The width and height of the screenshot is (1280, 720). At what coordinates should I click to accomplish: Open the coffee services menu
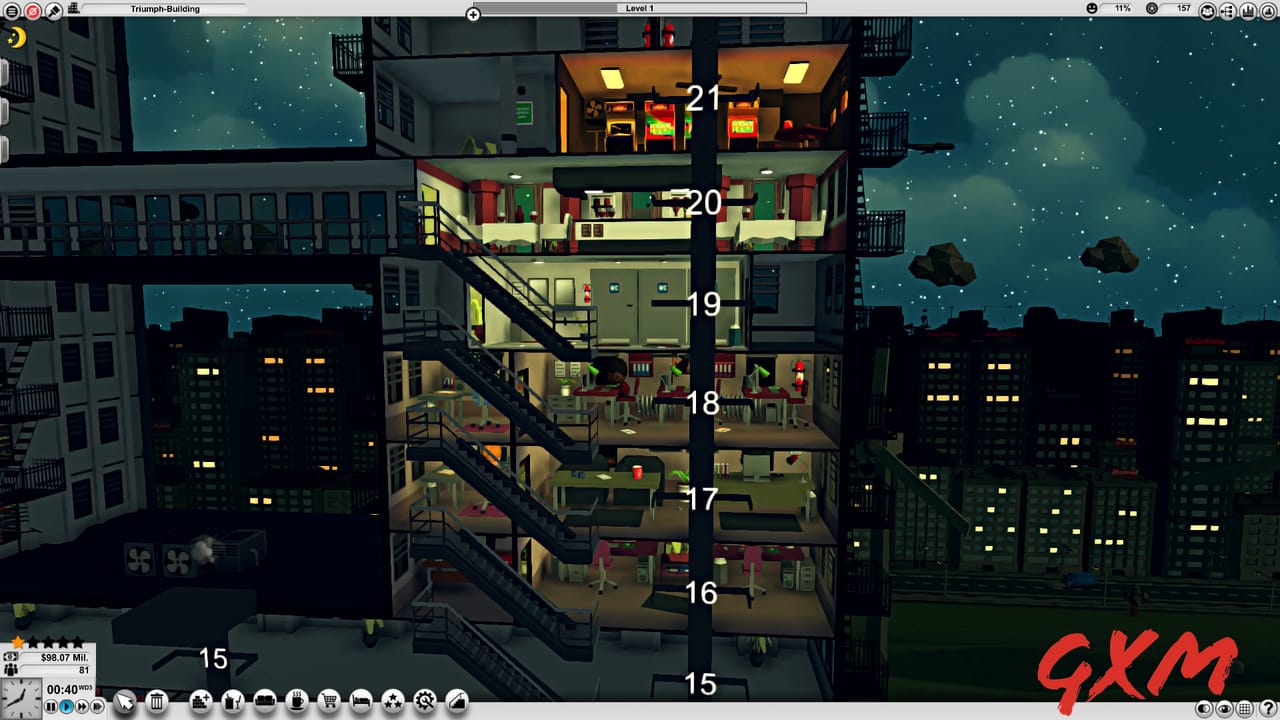tap(295, 701)
